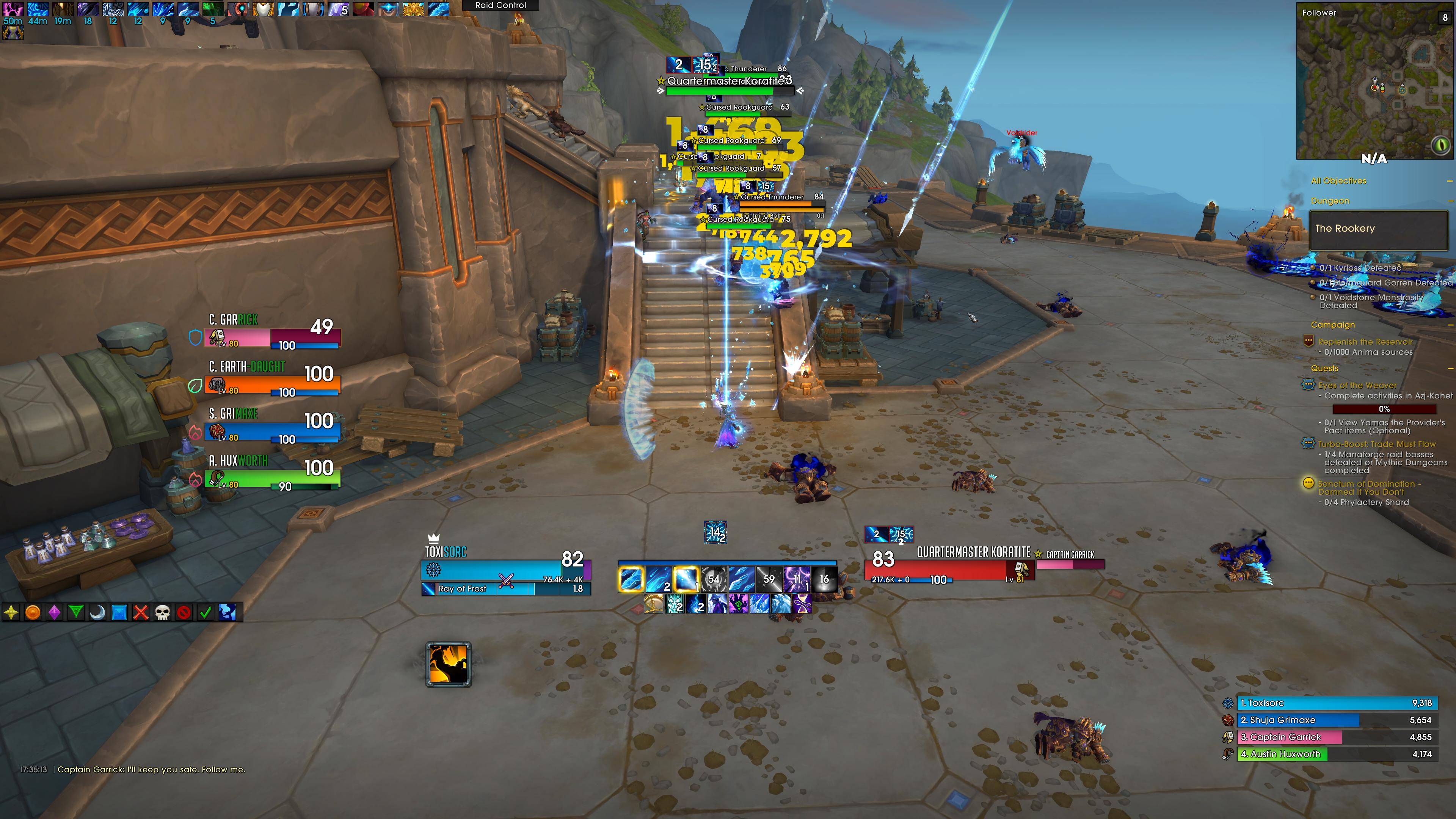Open the Eyes of the Weaver quest

point(1357,386)
